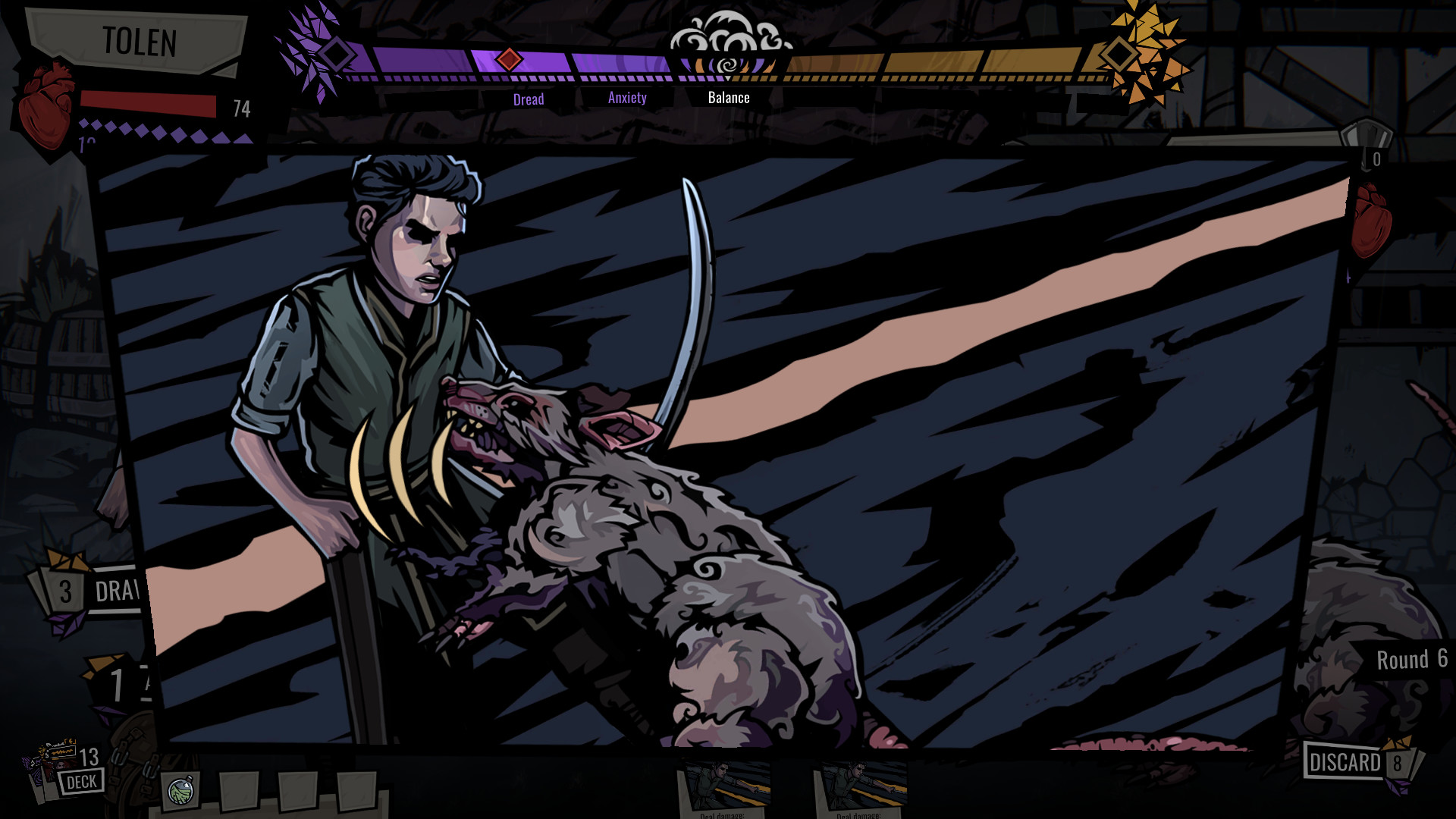Click Tolen's nameplate banner
This screenshot has height=819, width=1456.
tap(140, 43)
